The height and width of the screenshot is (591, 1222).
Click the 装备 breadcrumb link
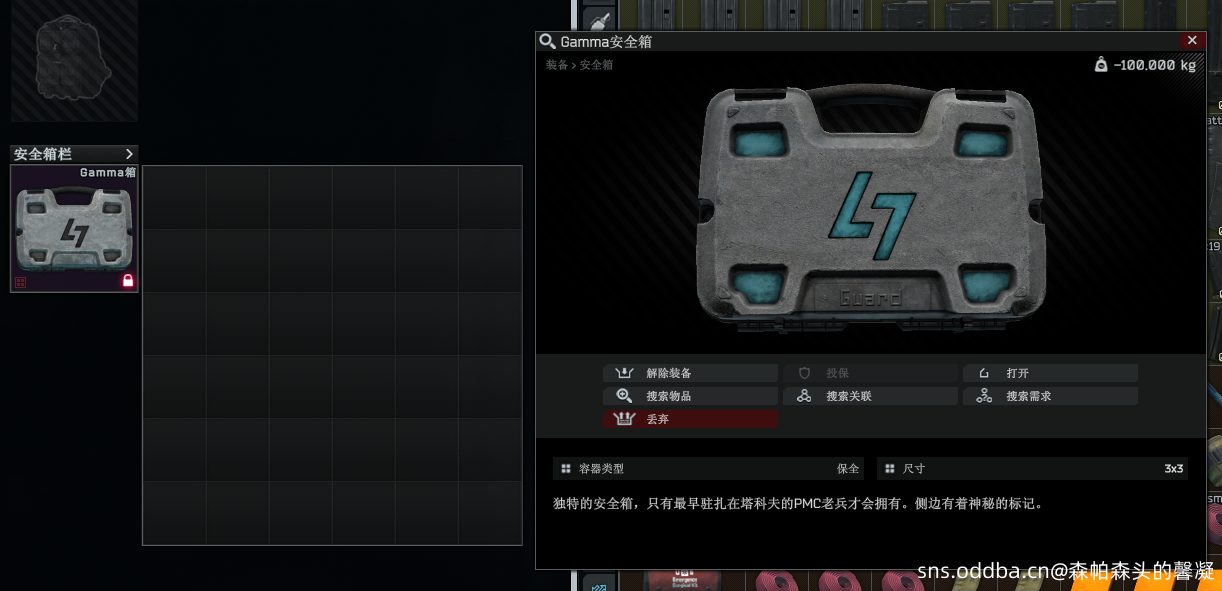pyautogui.click(x=556, y=65)
